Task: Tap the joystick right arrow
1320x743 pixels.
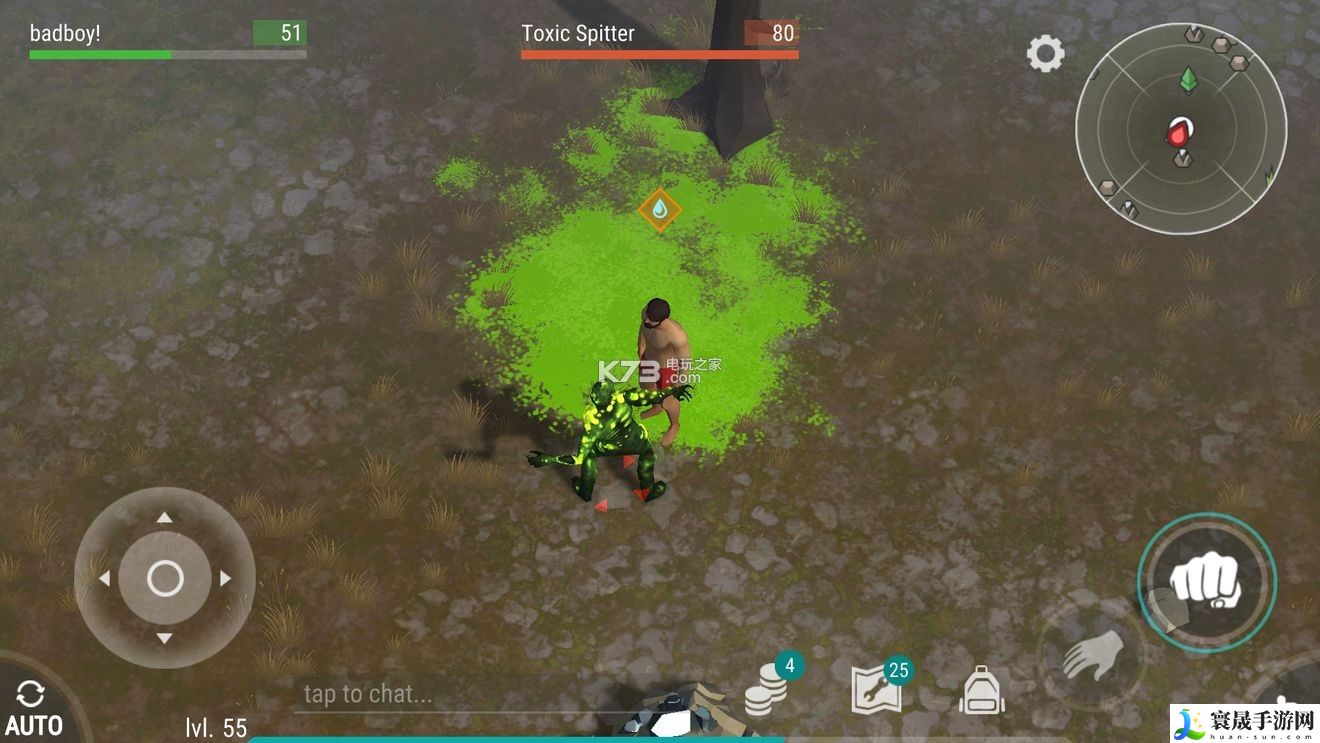Action: [x=225, y=578]
